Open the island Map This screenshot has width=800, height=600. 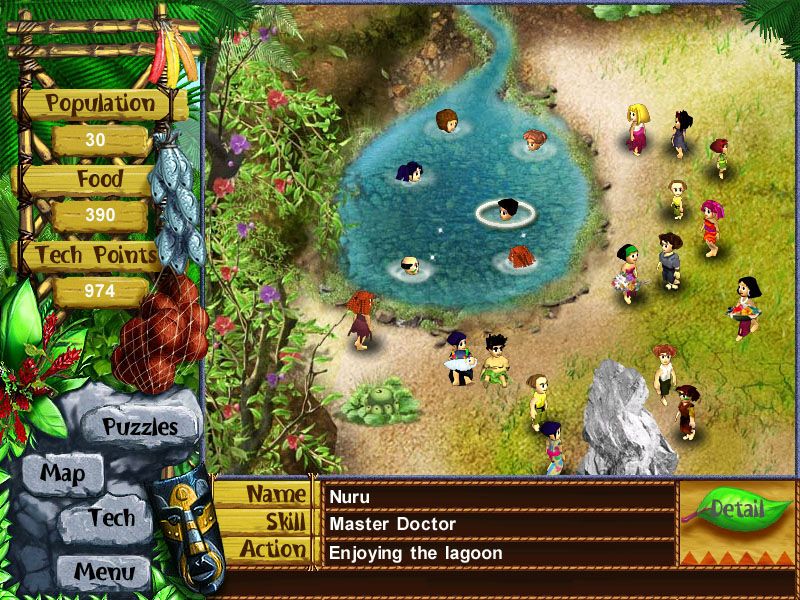tap(62, 473)
